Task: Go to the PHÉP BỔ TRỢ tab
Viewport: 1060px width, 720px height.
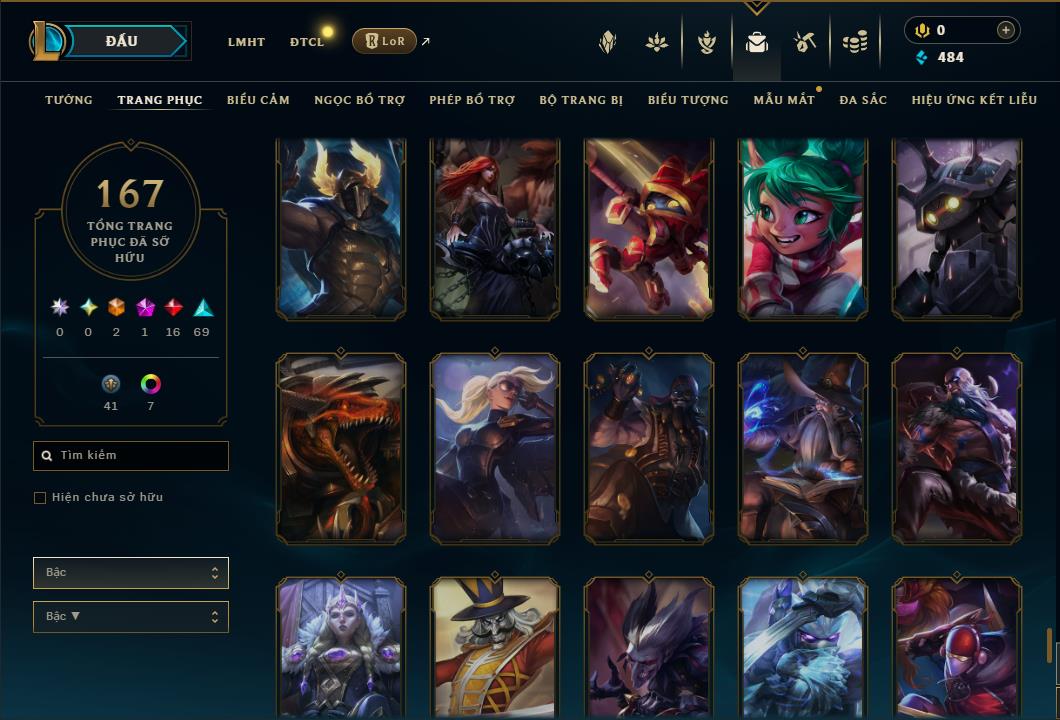Action: [472, 100]
